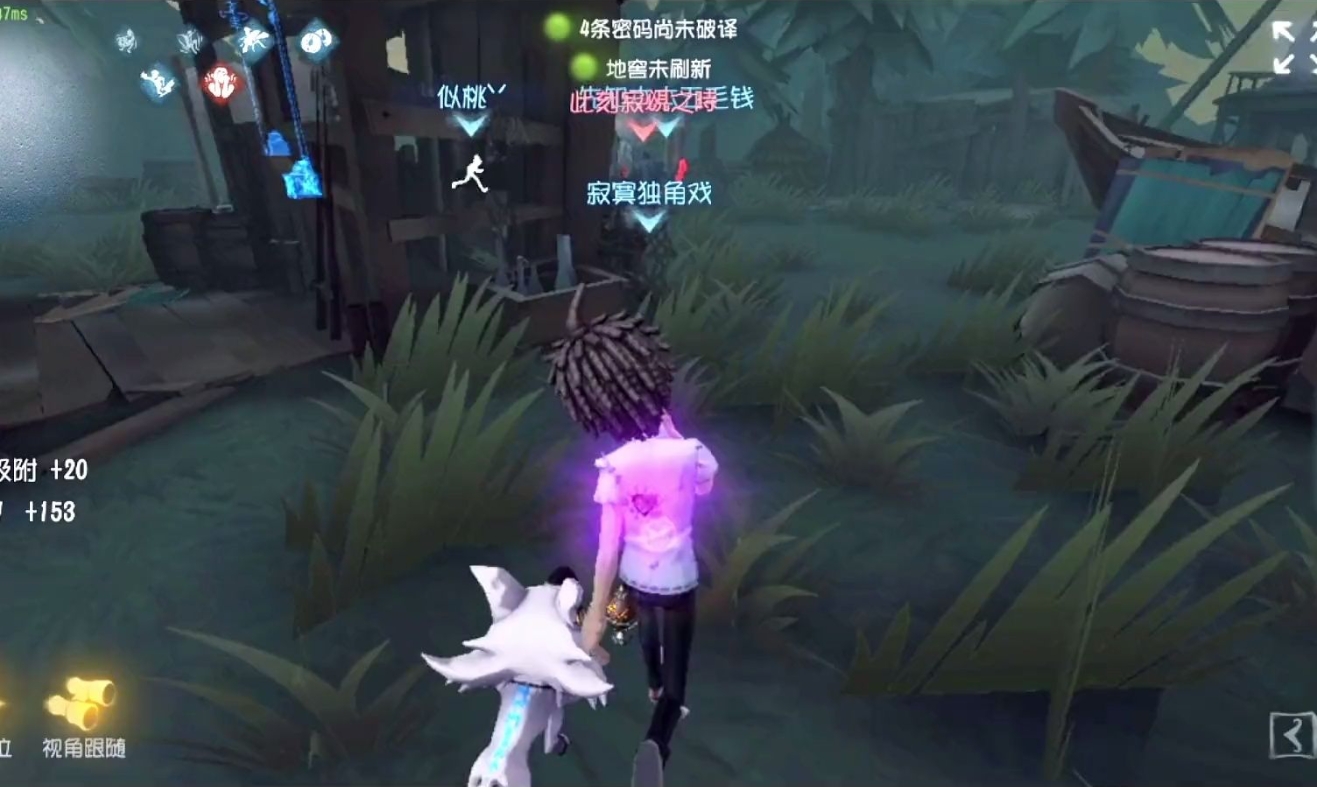
Task: Select the leftmost survivor portrait icon
Action: [125, 40]
